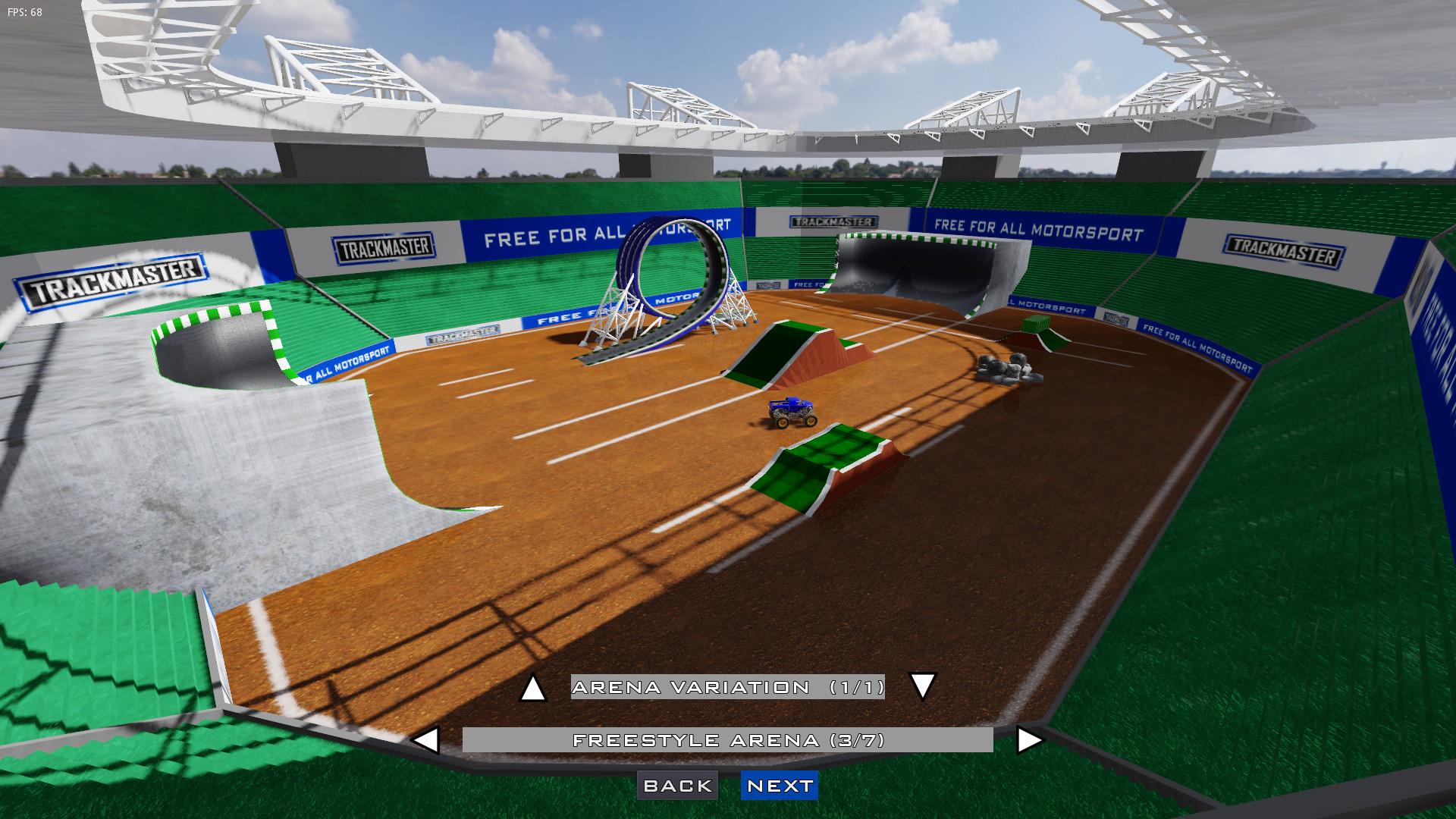
Task: Click the FREESTYLE ARENA (3/7) label bar
Action: tap(728, 739)
